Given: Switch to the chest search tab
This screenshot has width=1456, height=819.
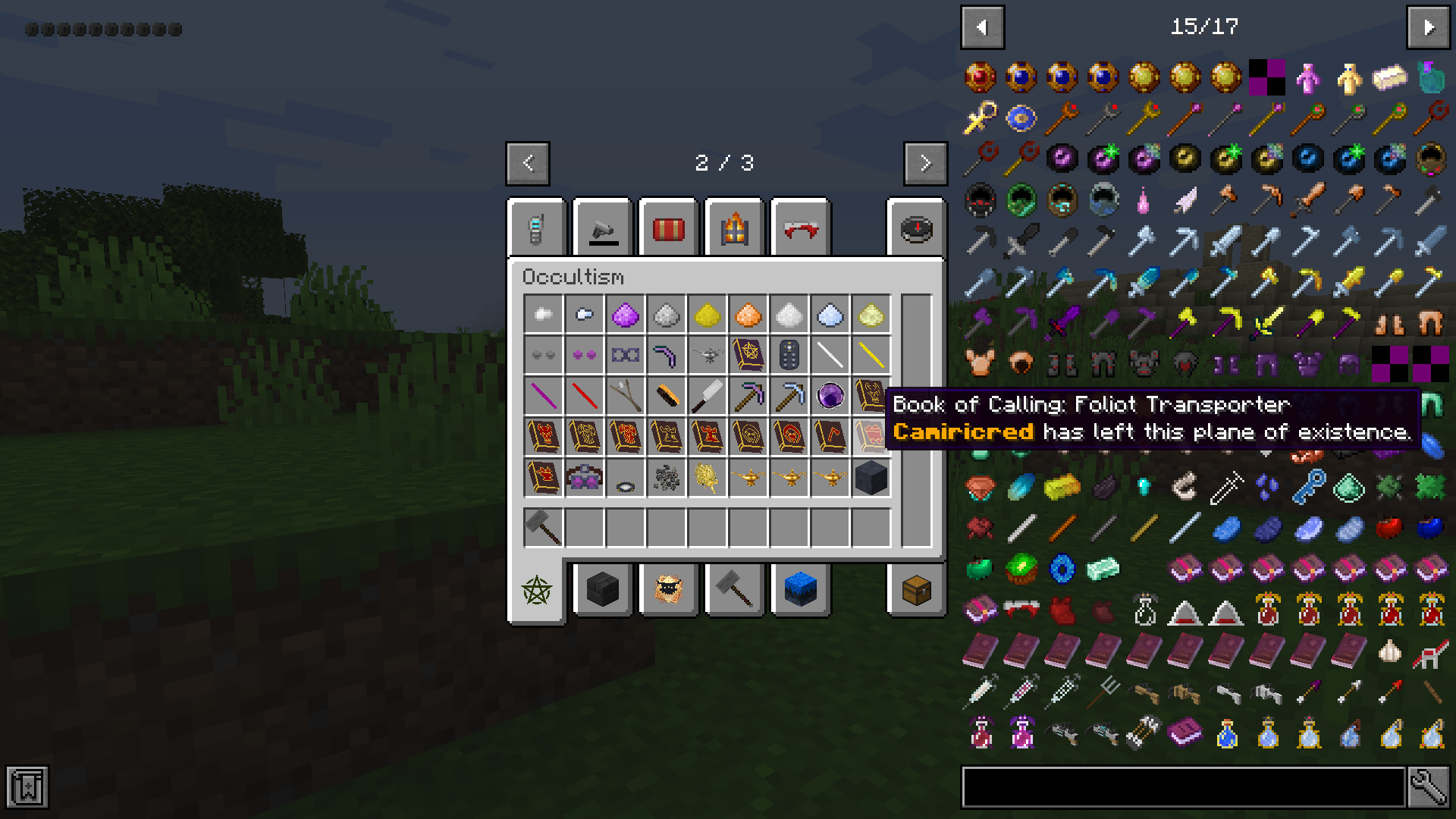Looking at the screenshot, I should (x=917, y=591).
